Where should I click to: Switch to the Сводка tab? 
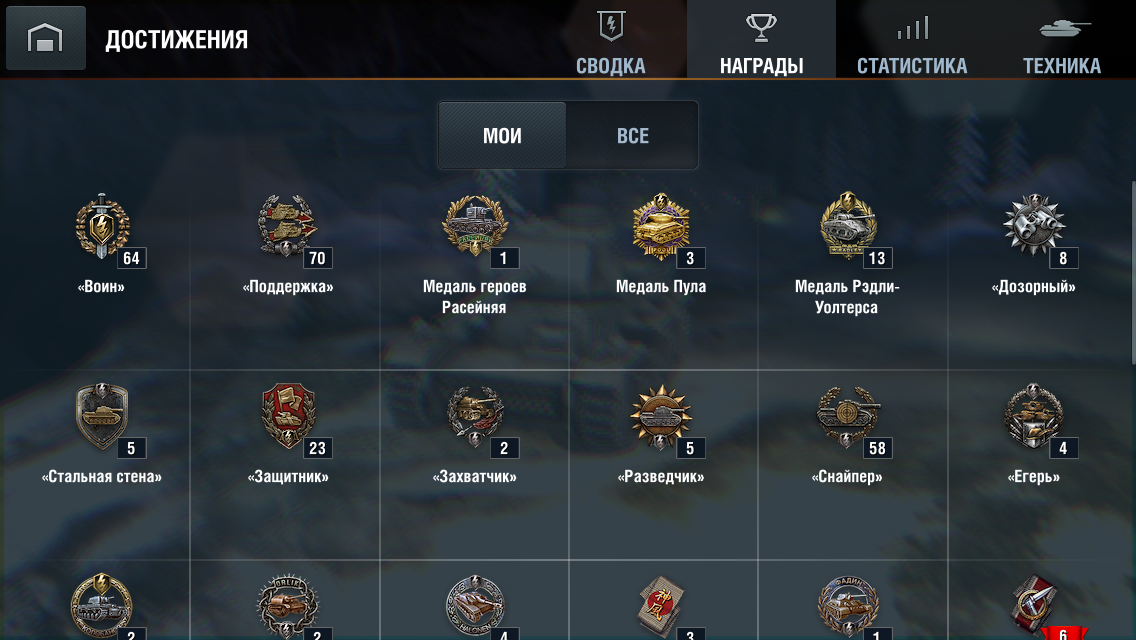(x=611, y=41)
